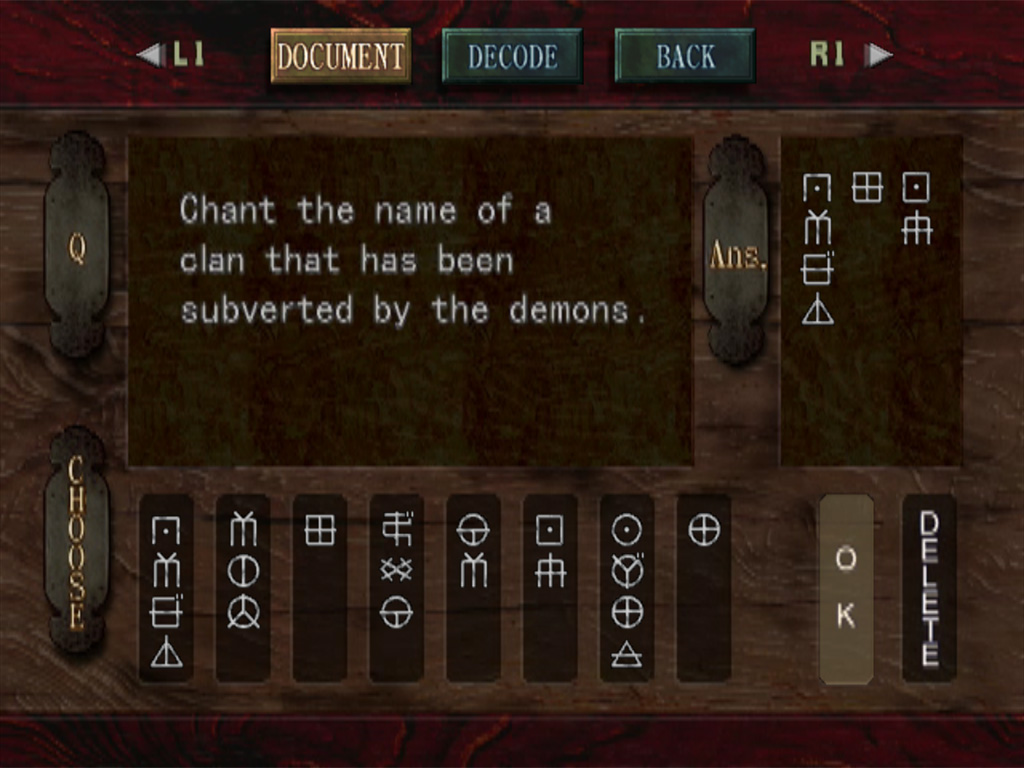Pick the tile with double-X diamonds glyph
1024x768 pixels.
point(397,588)
